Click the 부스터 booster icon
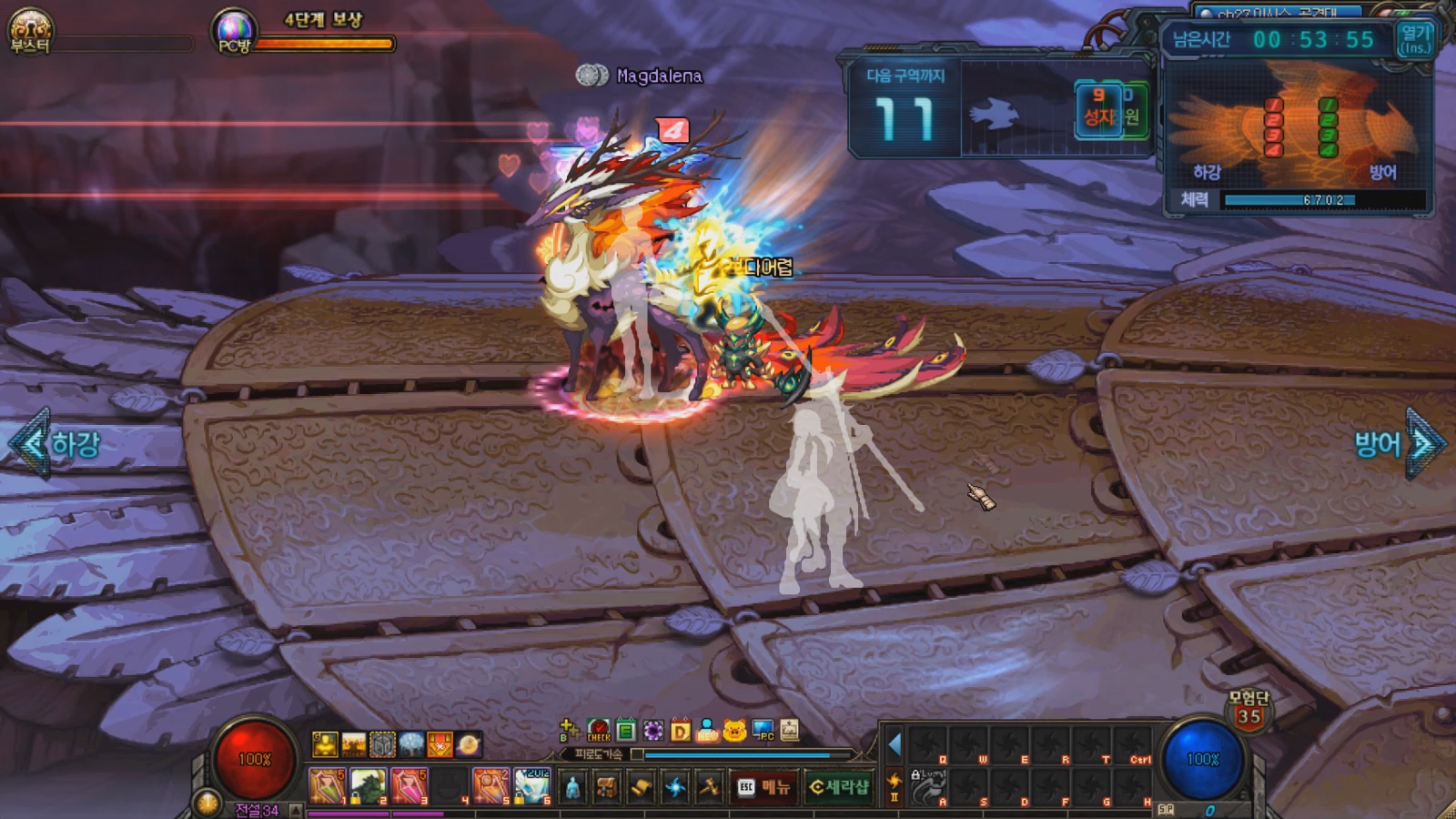This screenshot has width=1456, height=819. (x=29, y=30)
